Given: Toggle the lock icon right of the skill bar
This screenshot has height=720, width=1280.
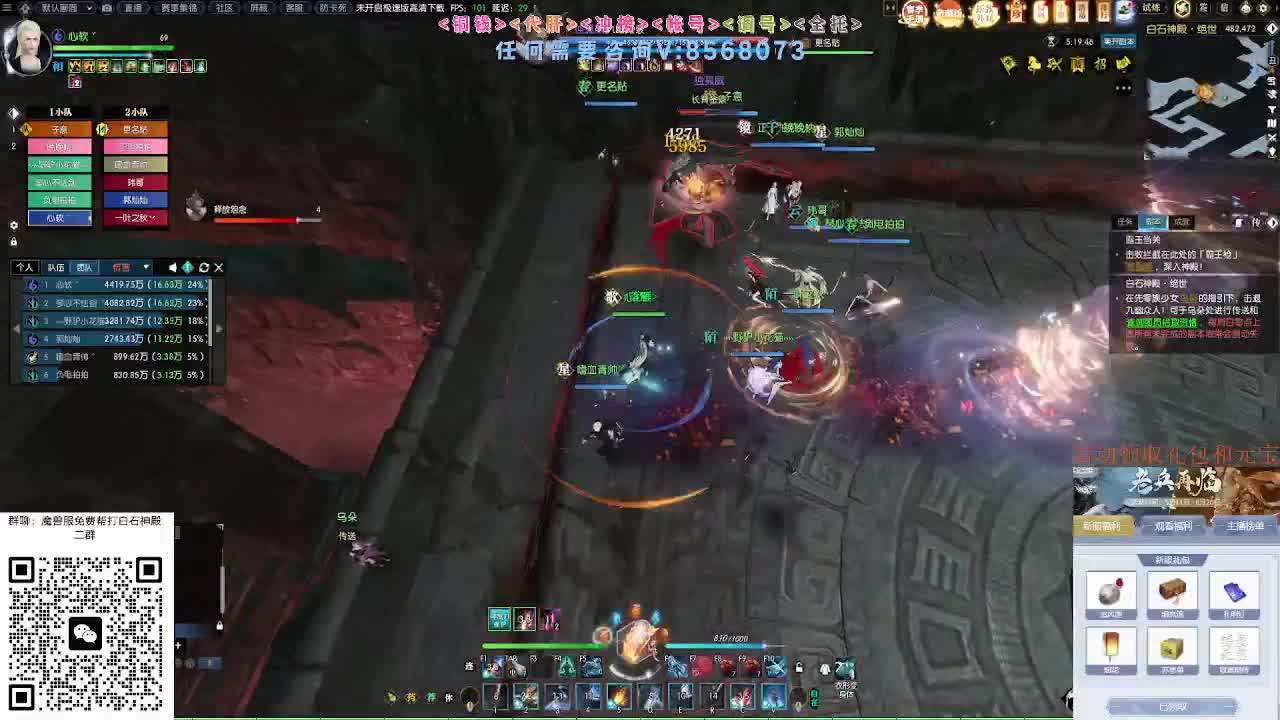Looking at the screenshot, I should [799, 668].
